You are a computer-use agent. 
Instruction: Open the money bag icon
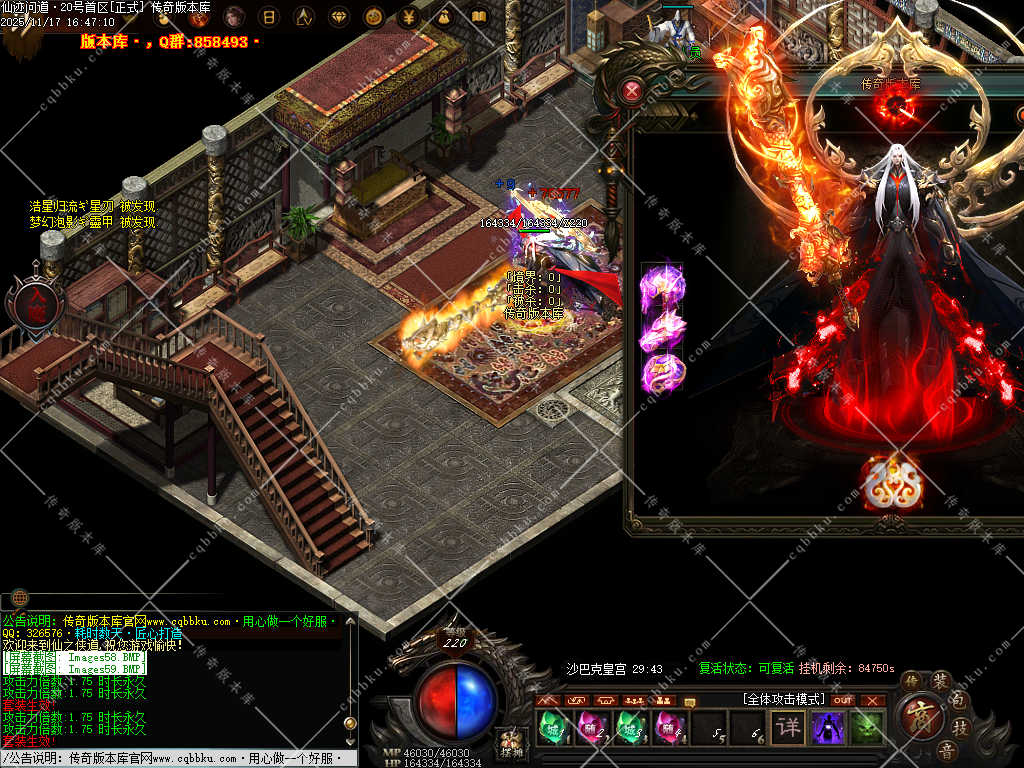pyautogui.click(x=443, y=17)
